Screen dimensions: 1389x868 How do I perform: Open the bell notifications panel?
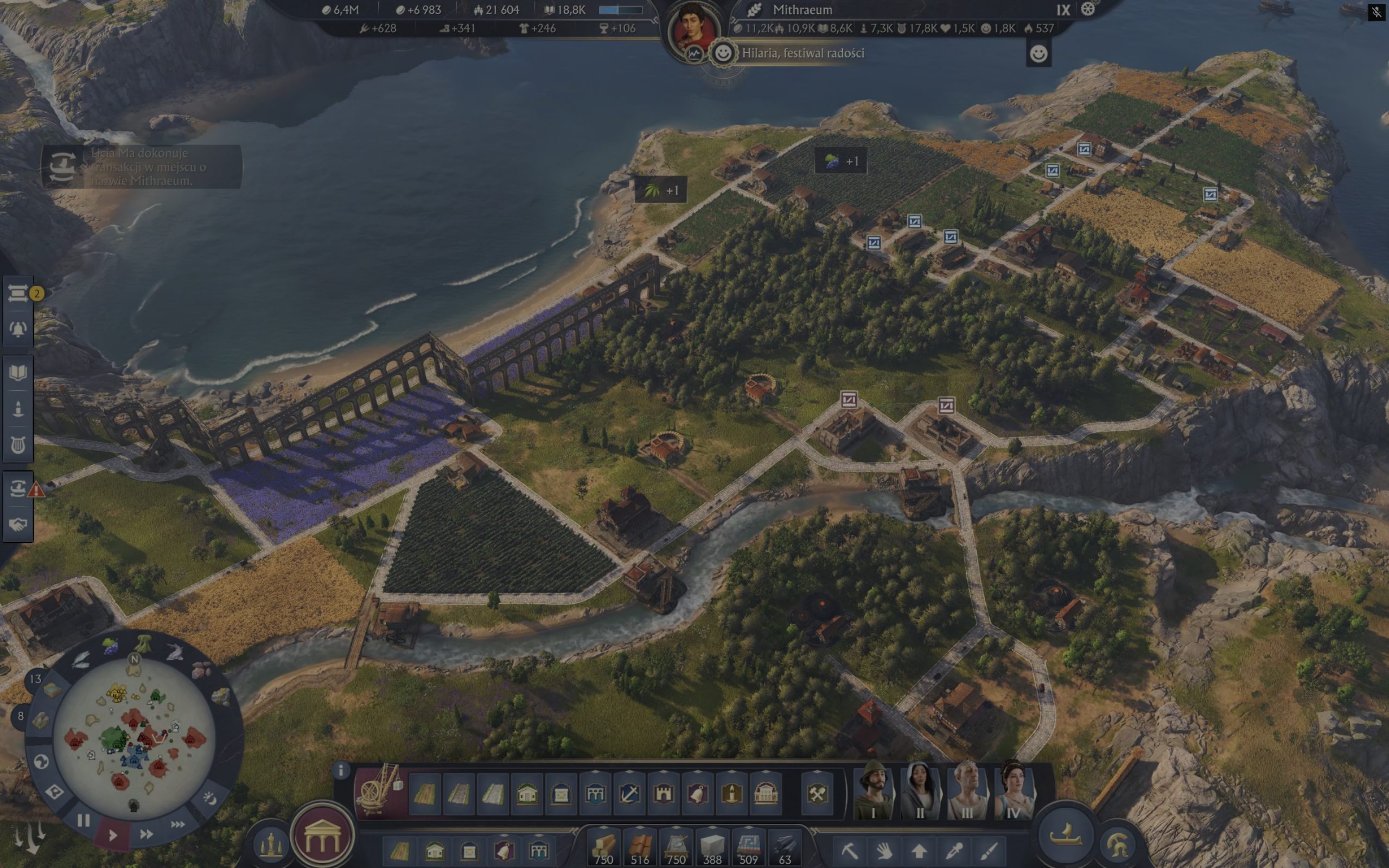coord(18,329)
